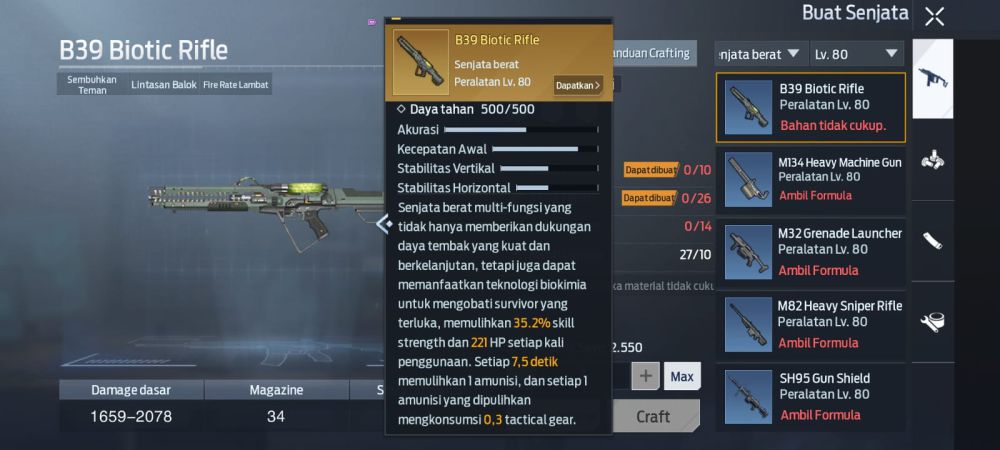This screenshot has width=1000, height=450.
Task: Open the Panduan Crafting guide
Action: tap(656, 53)
